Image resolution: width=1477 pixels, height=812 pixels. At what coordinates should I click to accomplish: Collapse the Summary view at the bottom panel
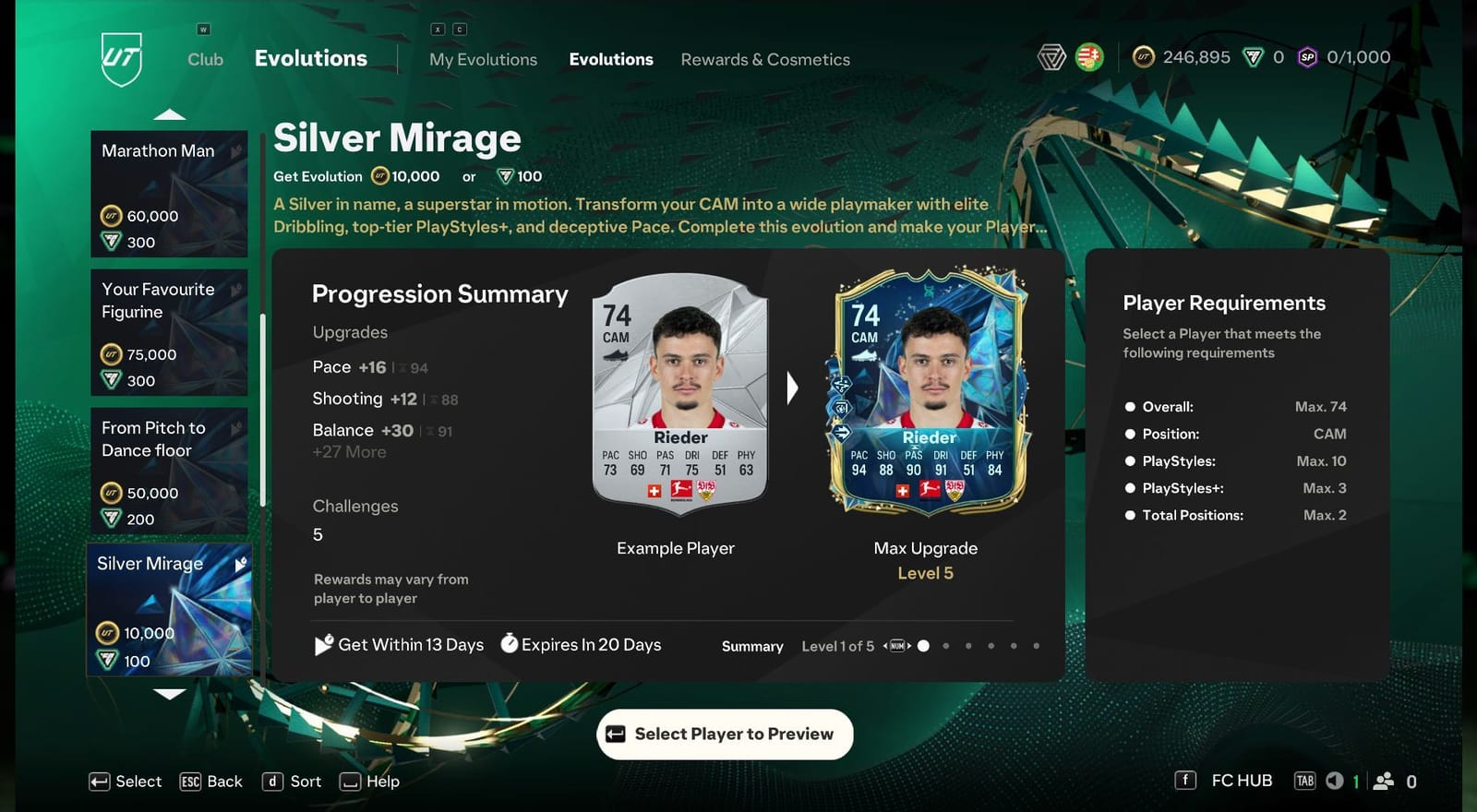pos(751,646)
